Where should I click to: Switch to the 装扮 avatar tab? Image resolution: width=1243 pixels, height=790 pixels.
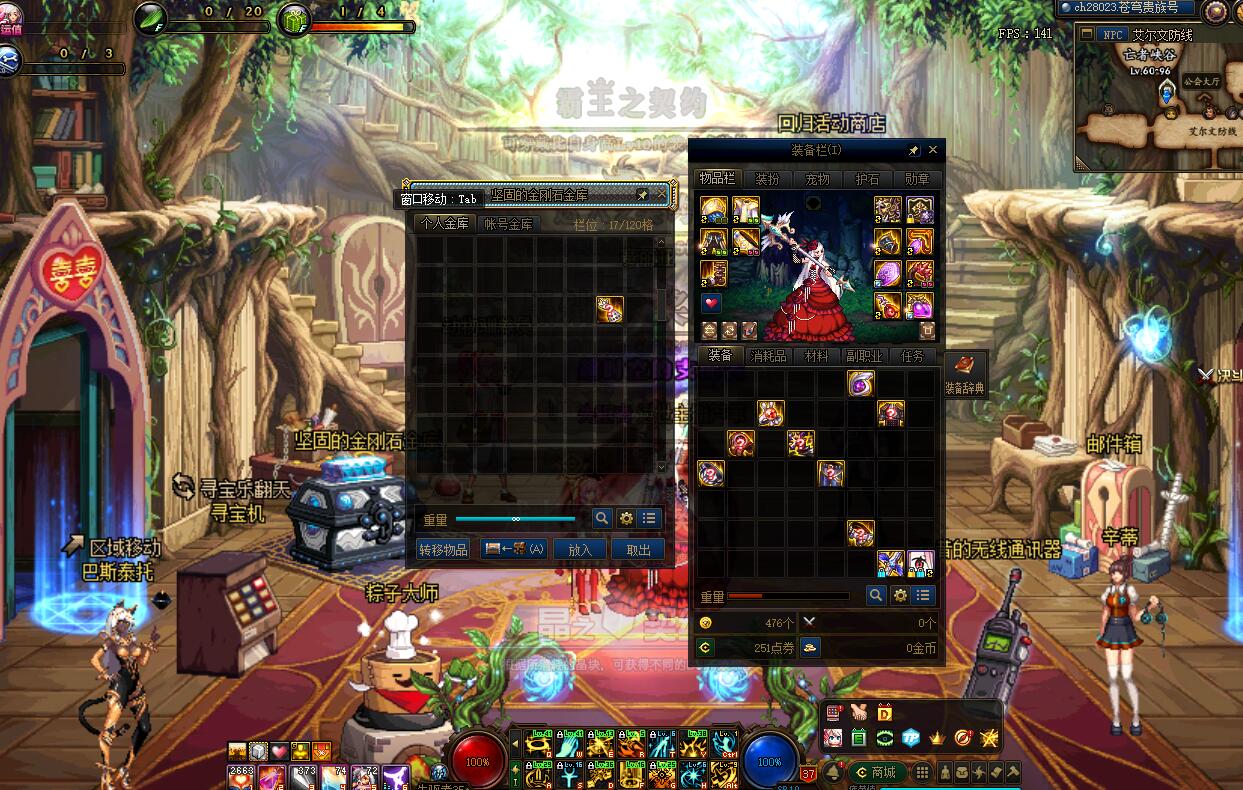767,179
